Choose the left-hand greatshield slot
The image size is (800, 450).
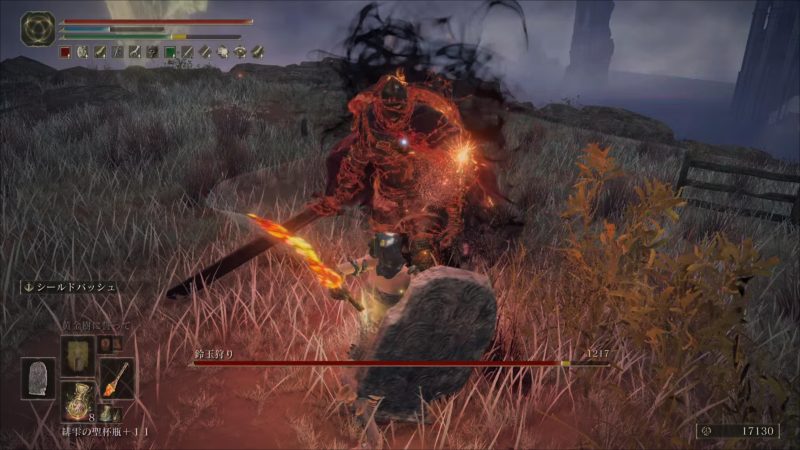[x=38, y=378]
